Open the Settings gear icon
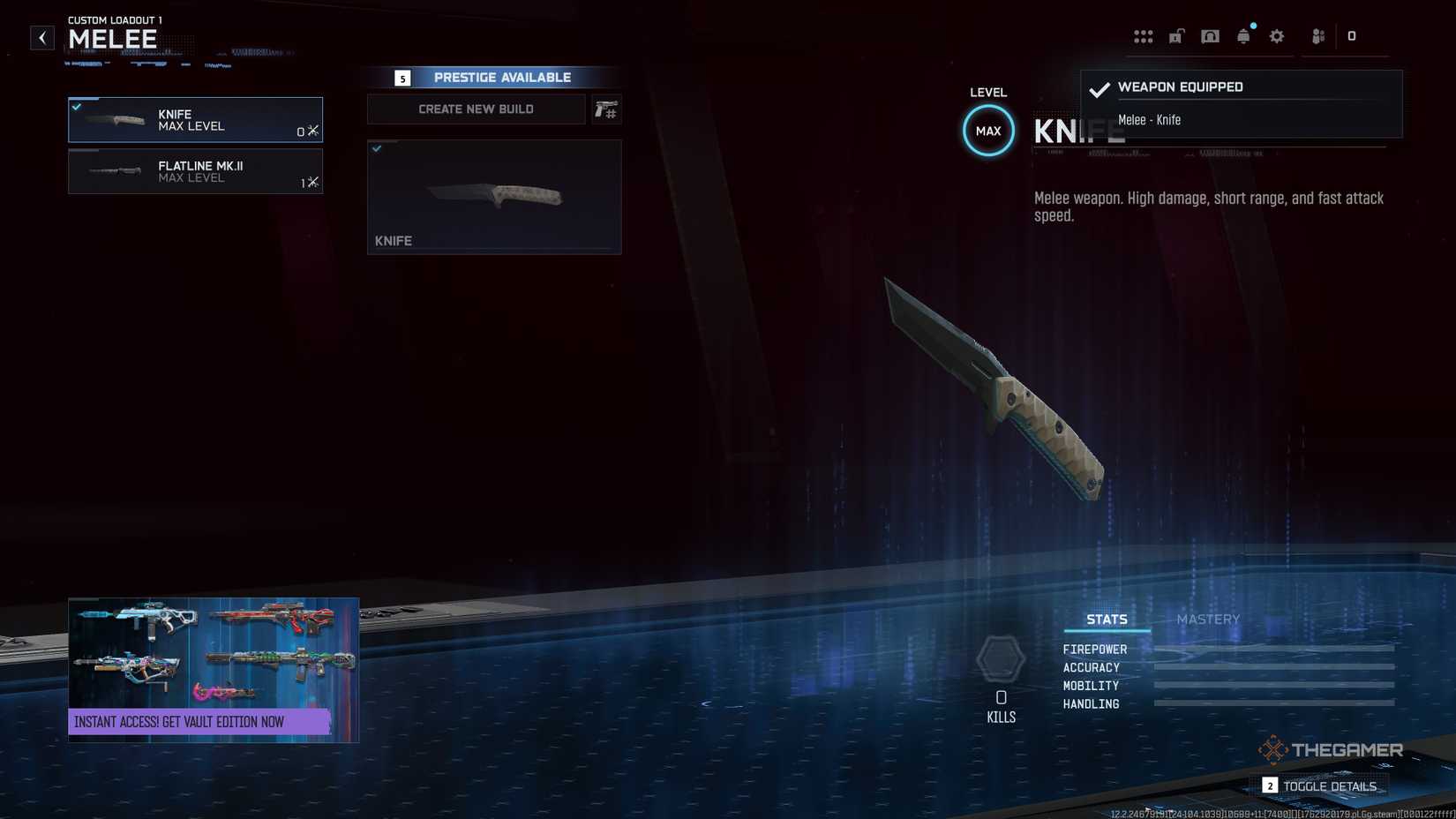 pos(1276,36)
